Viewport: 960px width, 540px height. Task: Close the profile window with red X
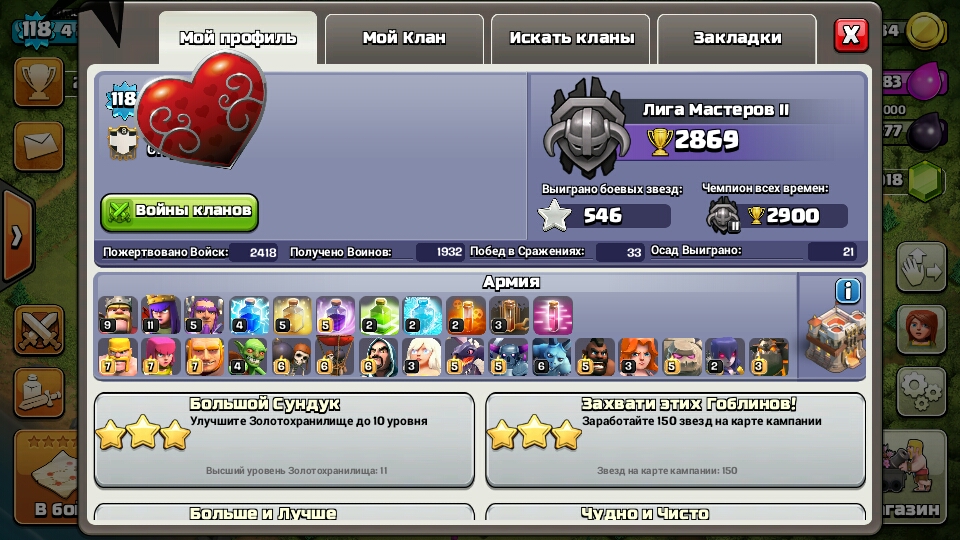pyautogui.click(x=851, y=35)
